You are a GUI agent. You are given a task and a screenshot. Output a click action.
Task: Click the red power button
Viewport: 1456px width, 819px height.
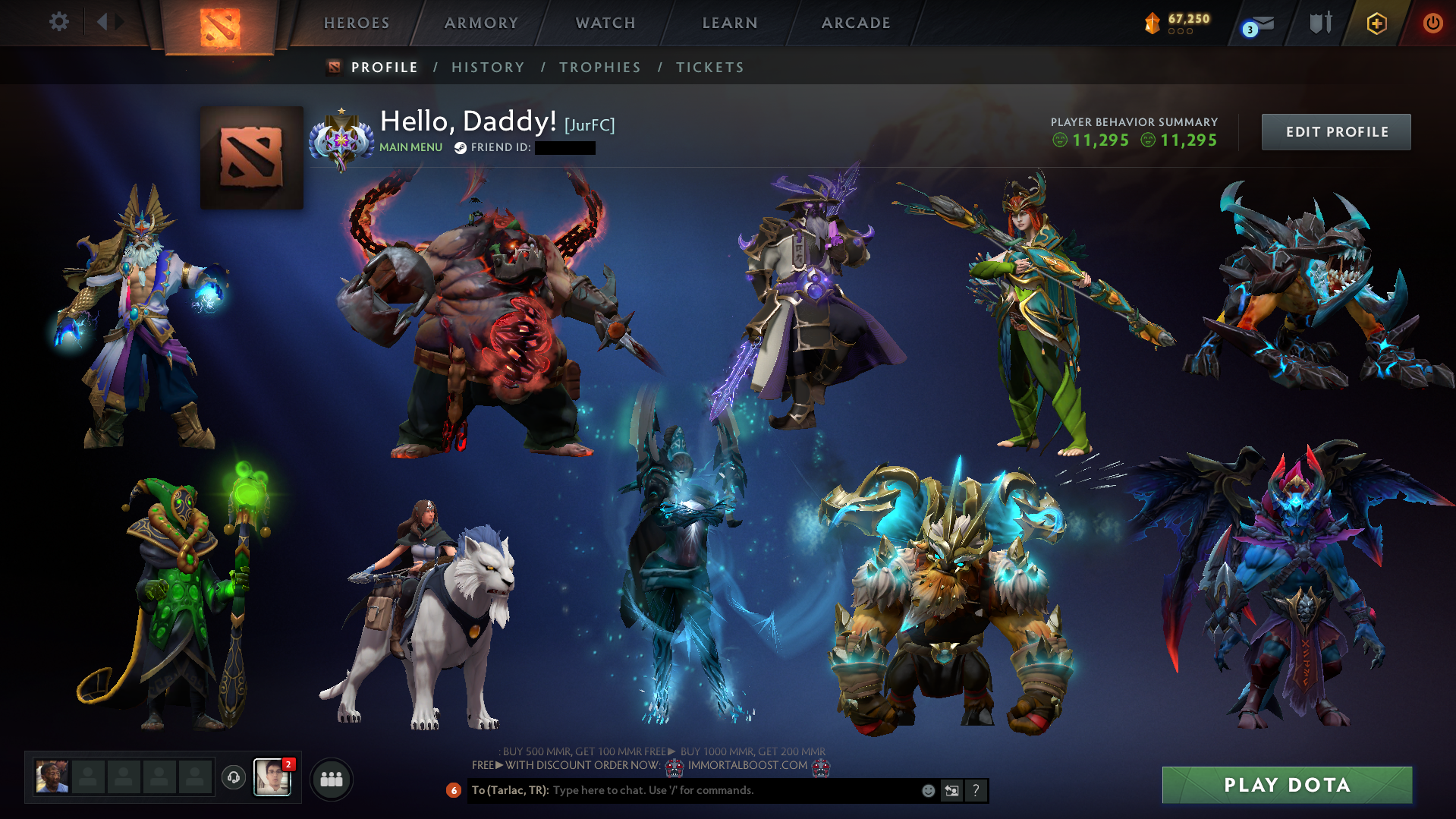click(1432, 22)
